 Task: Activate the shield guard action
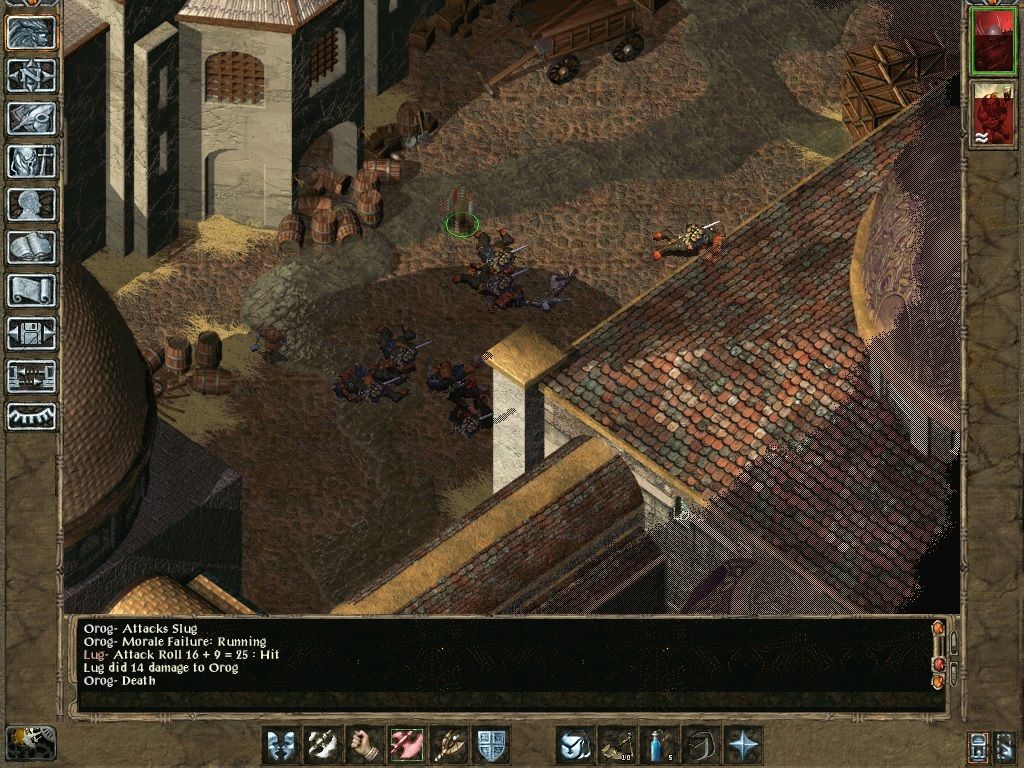[x=491, y=744]
